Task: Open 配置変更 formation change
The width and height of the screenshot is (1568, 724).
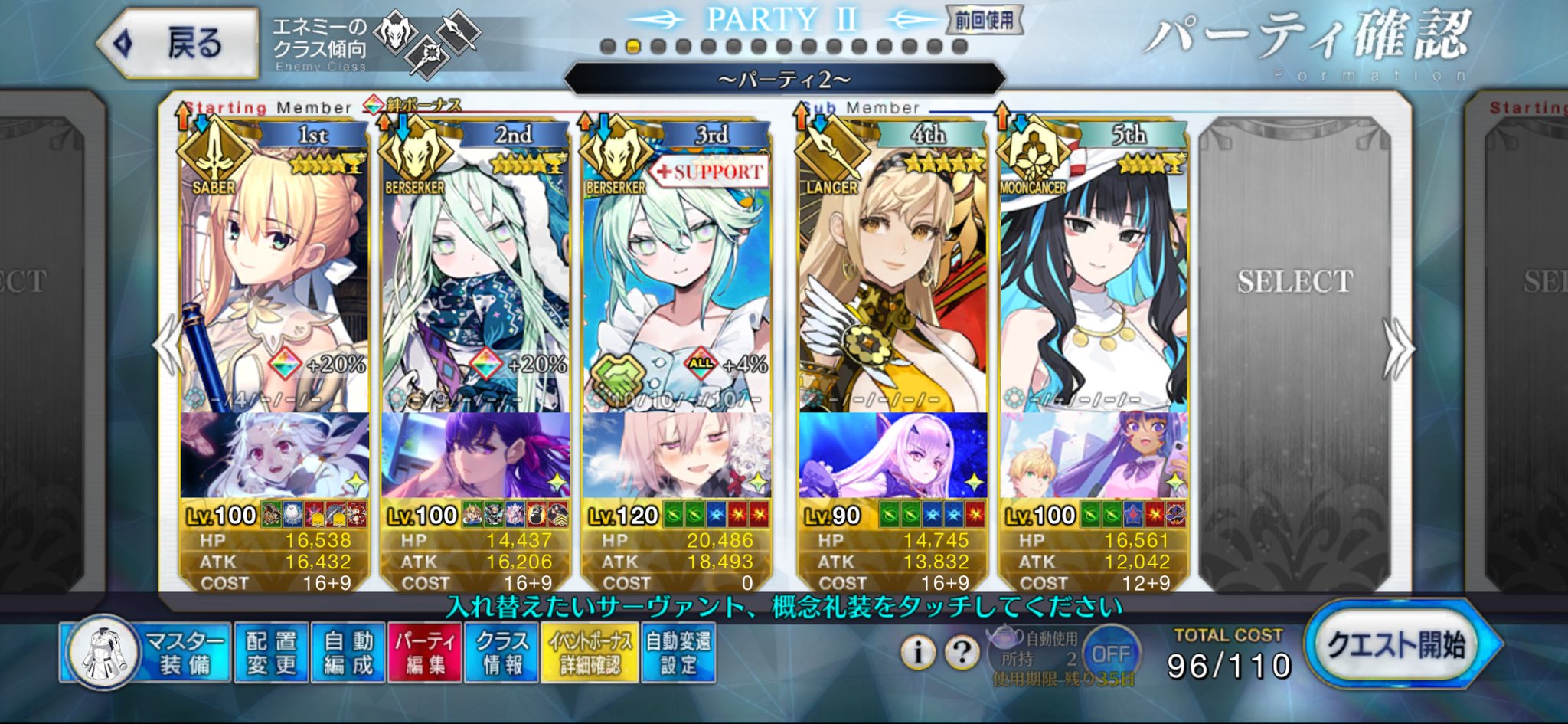Action: tap(271, 652)
